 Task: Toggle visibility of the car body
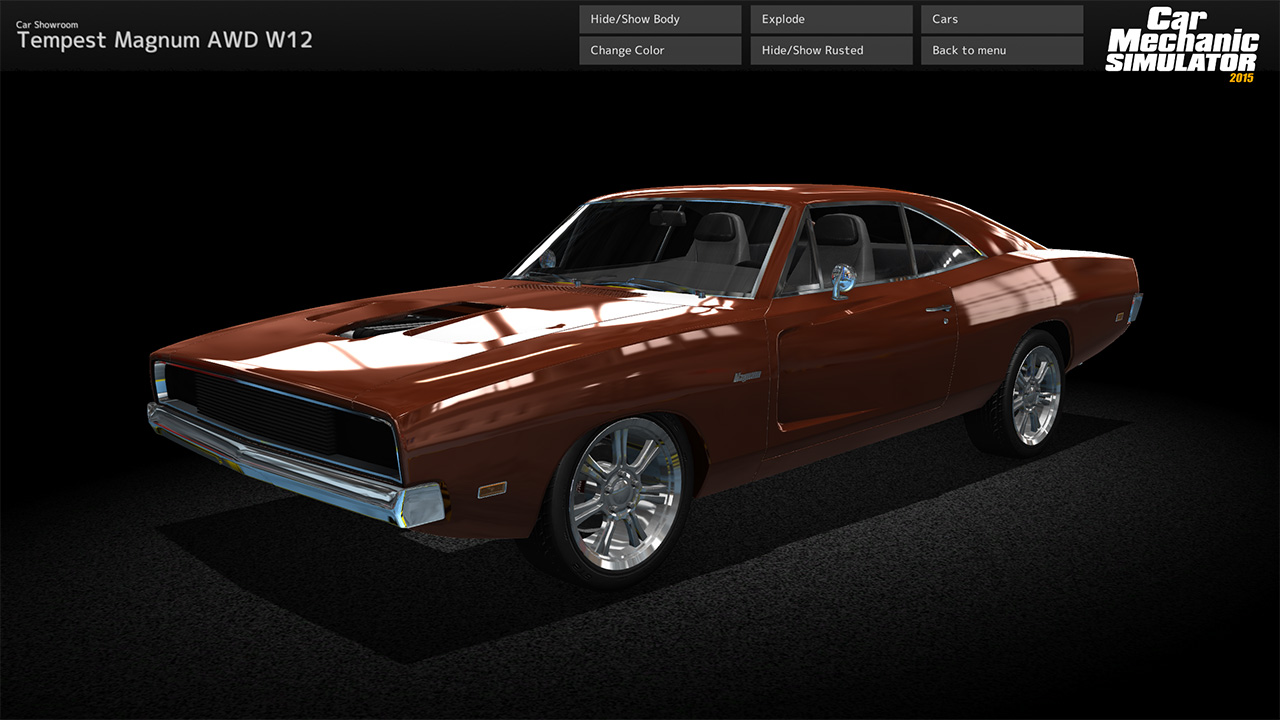(x=658, y=18)
